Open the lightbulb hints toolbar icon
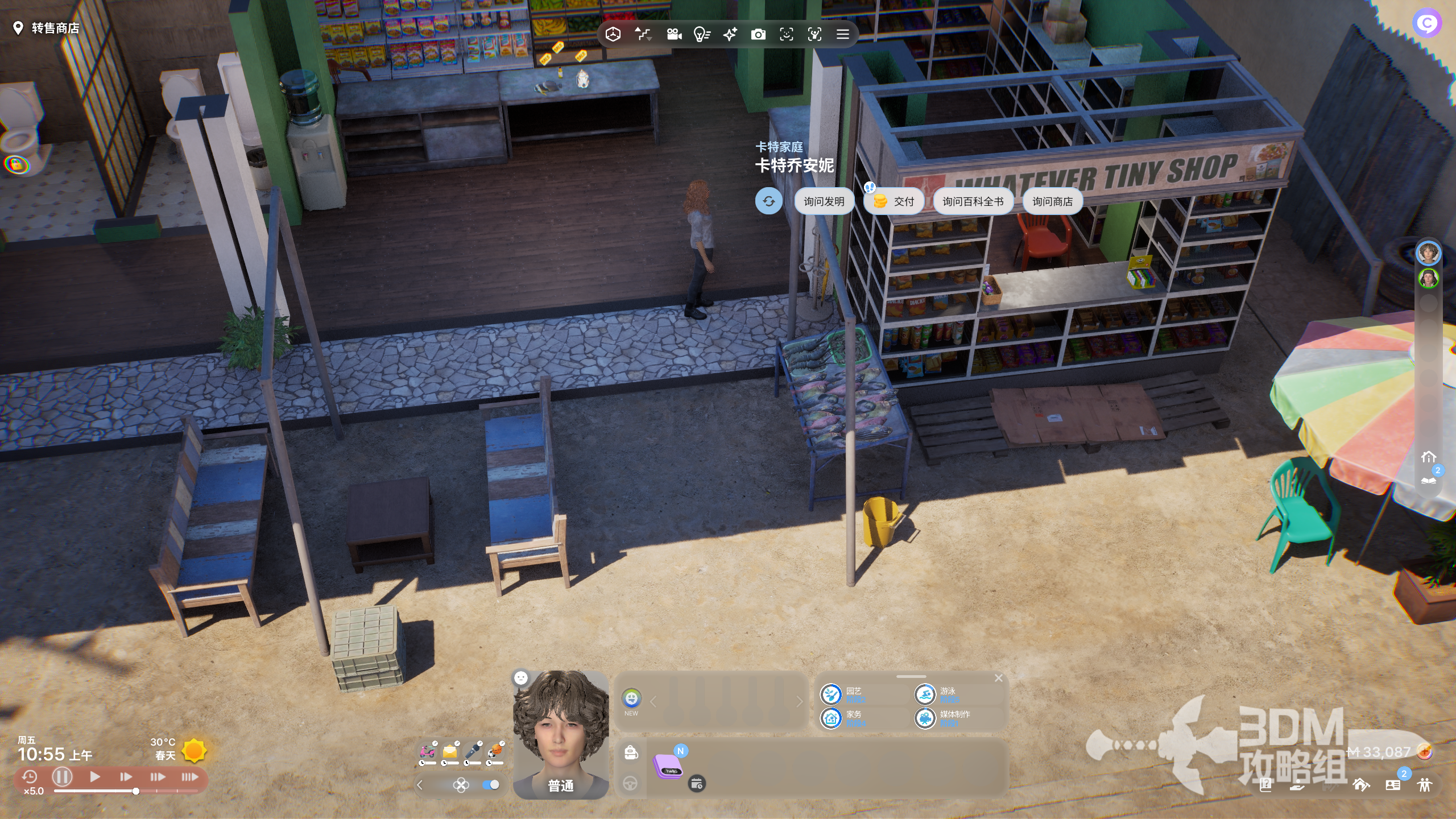 (x=702, y=35)
